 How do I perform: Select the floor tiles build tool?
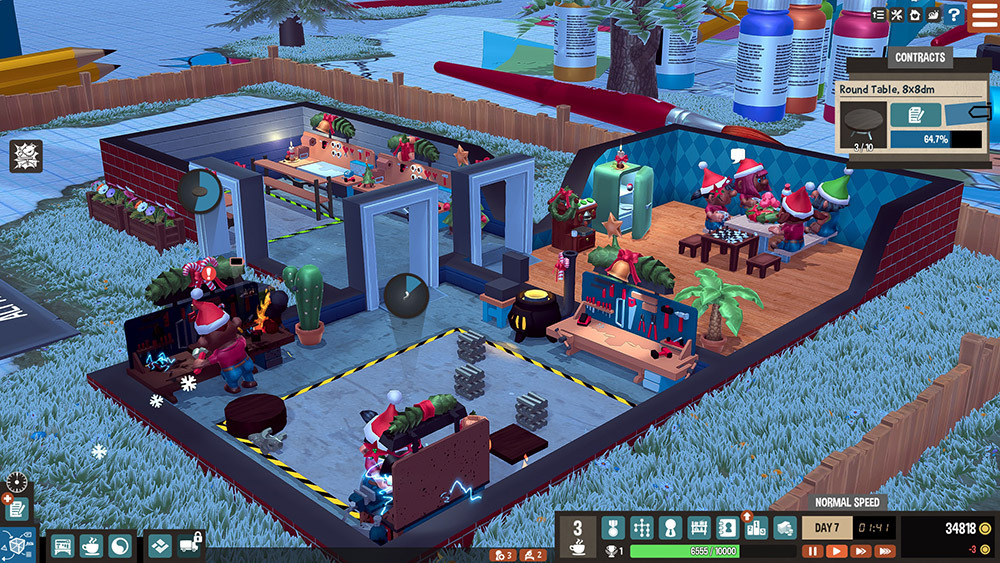159,546
